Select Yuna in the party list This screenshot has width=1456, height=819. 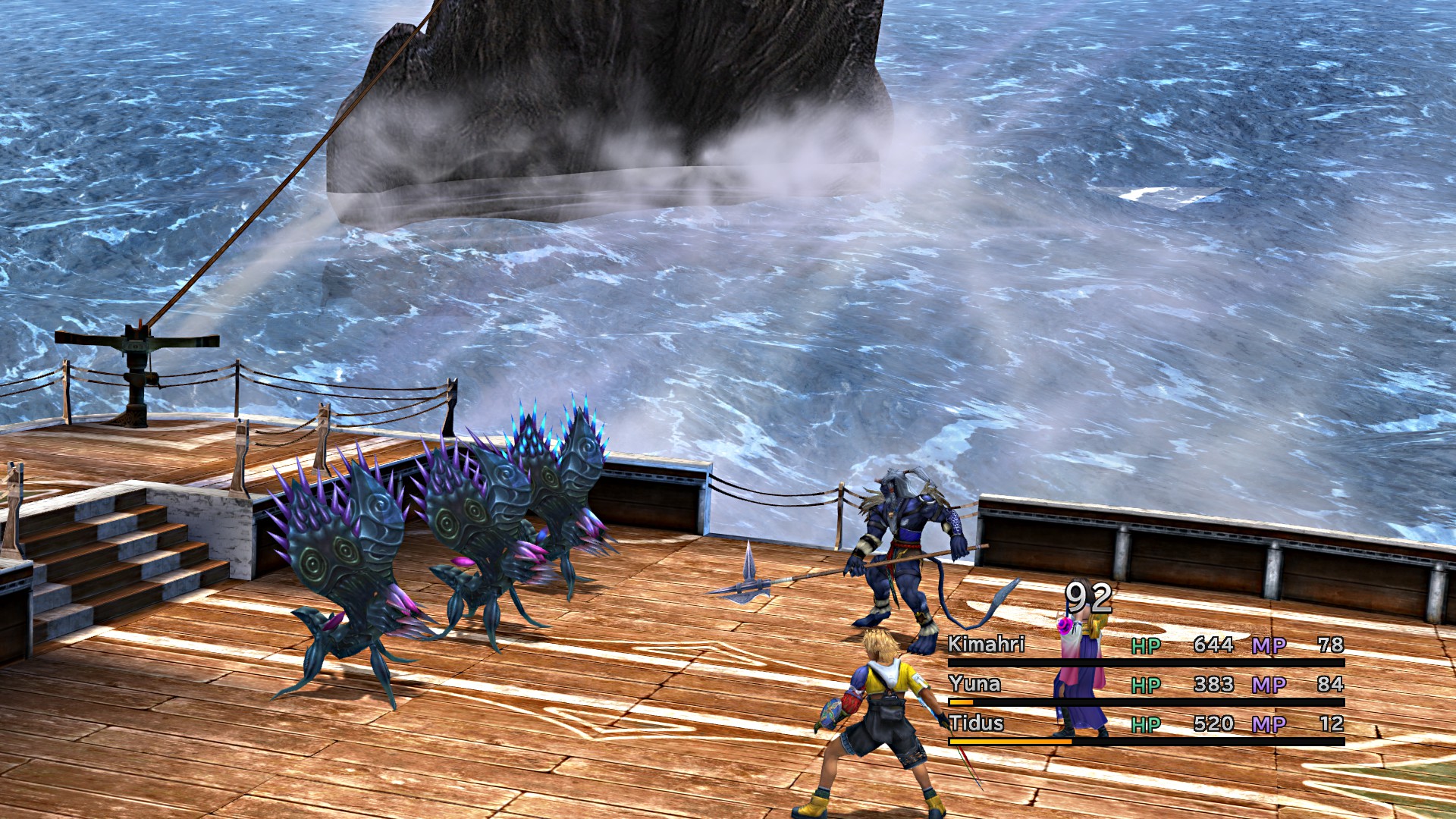coord(974,684)
